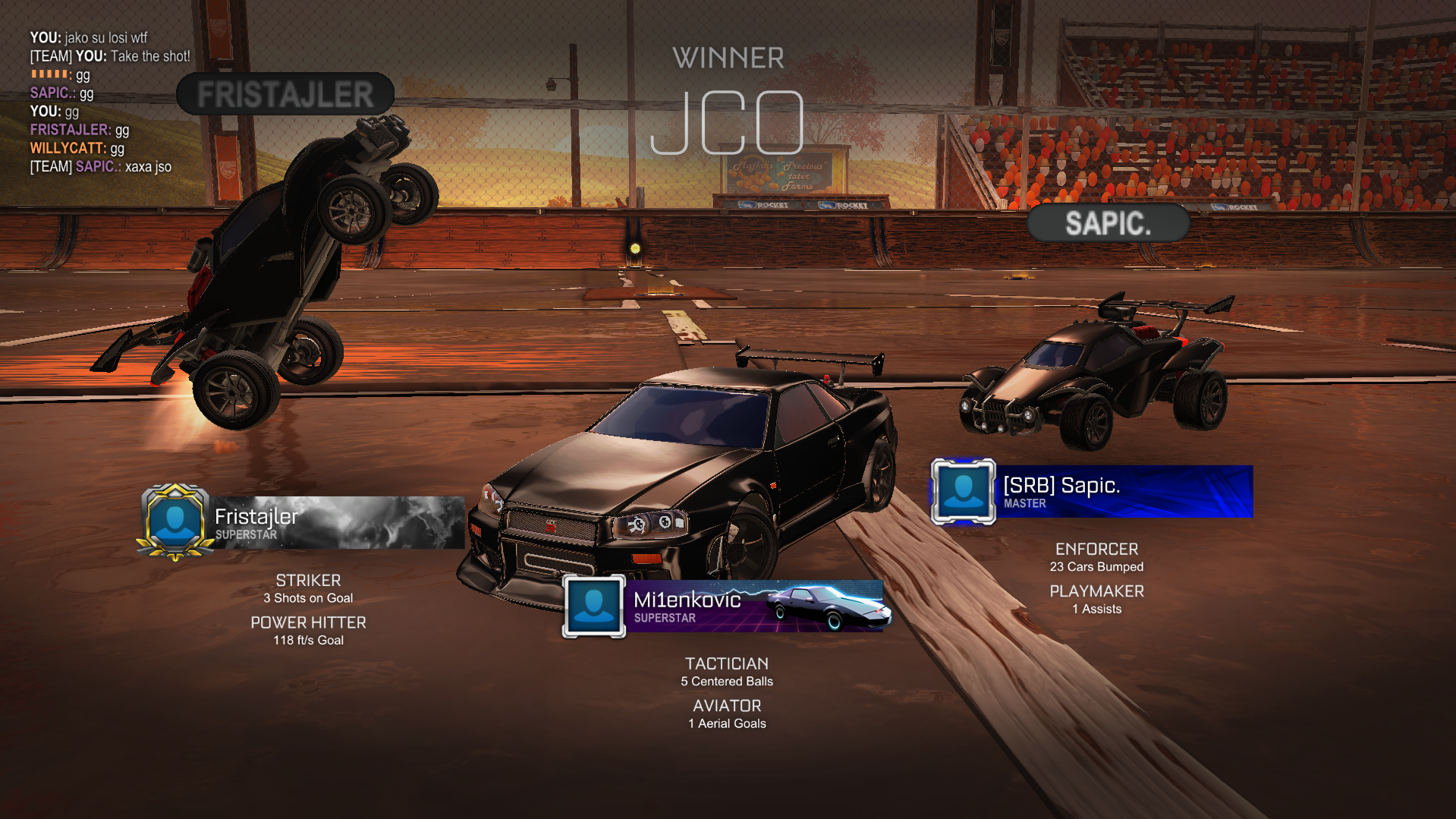View Mi1enkovic's profile avatar
1456x819 pixels.
click(594, 606)
